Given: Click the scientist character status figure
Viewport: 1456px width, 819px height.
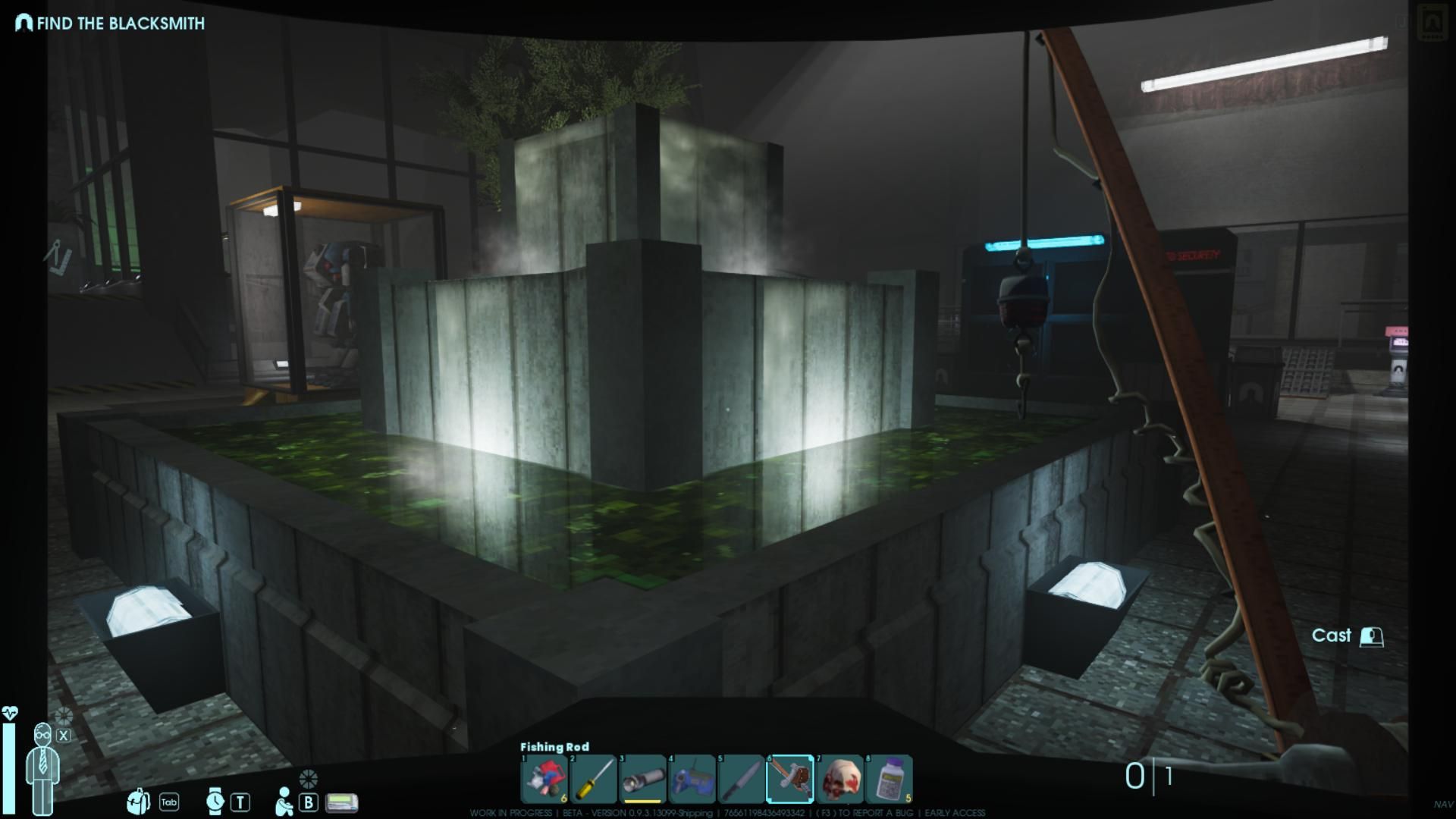Looking at the screenshot, I should [x=42, y=766].
